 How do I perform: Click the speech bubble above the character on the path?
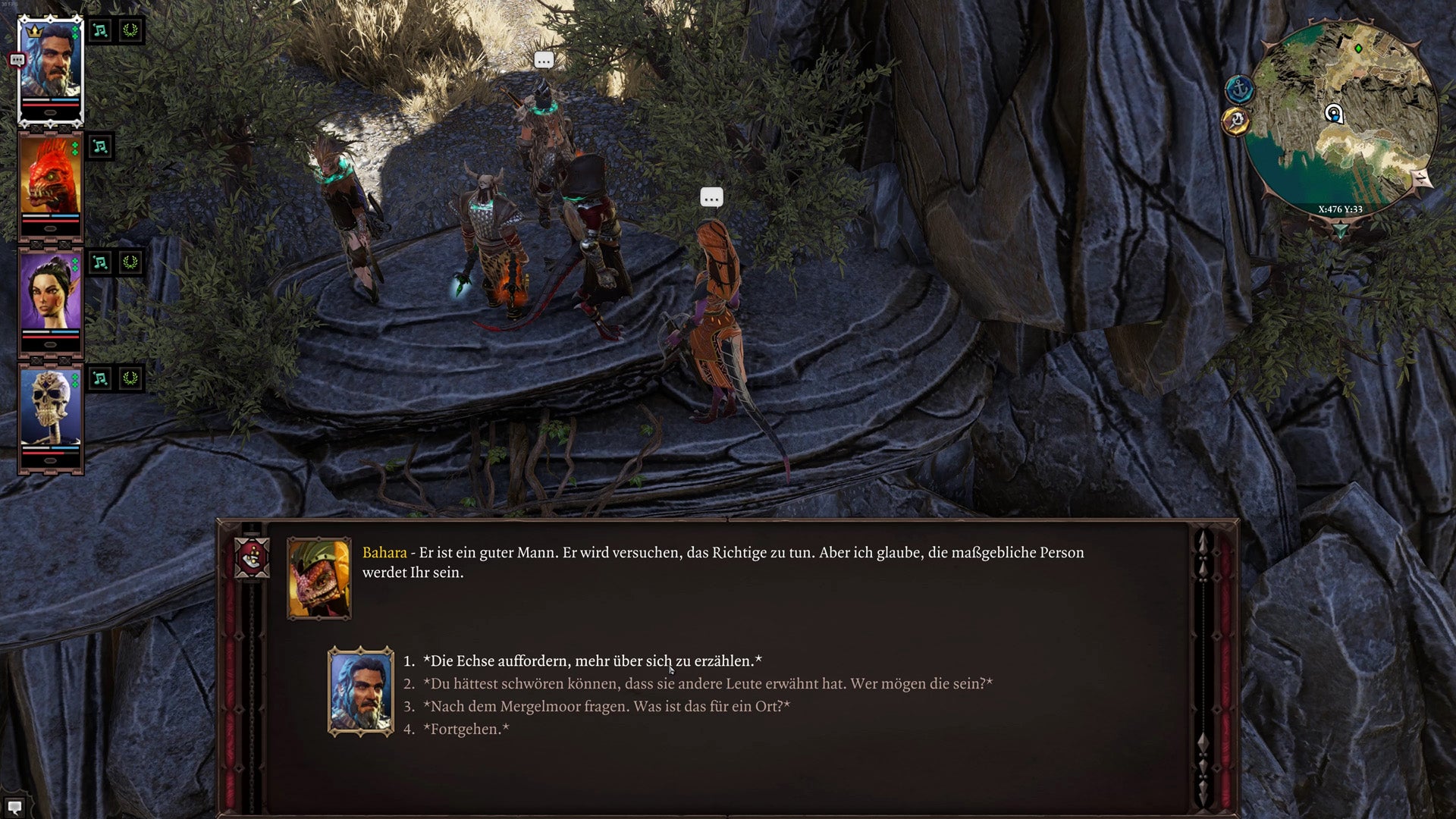543,61
